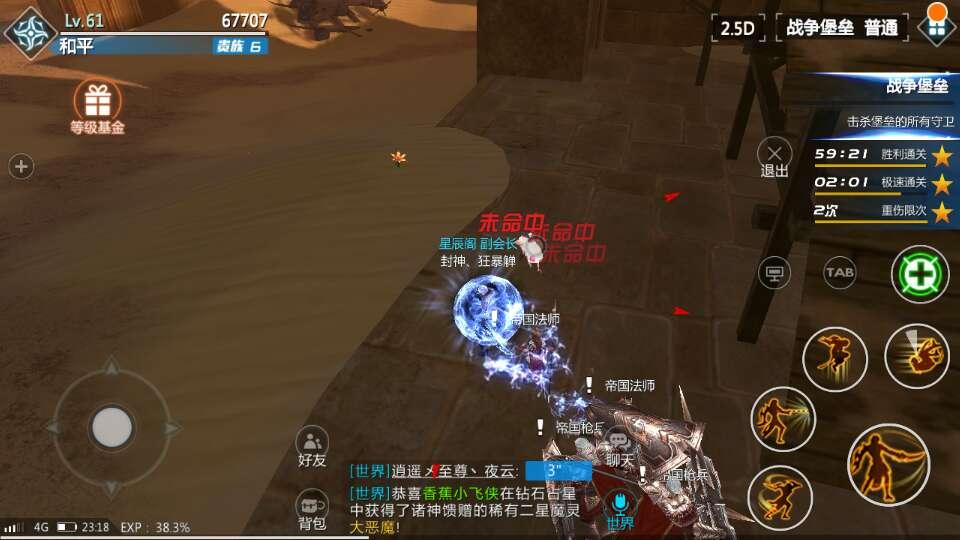Click the 退出 exit dungeon button

(x=775, y=157)
